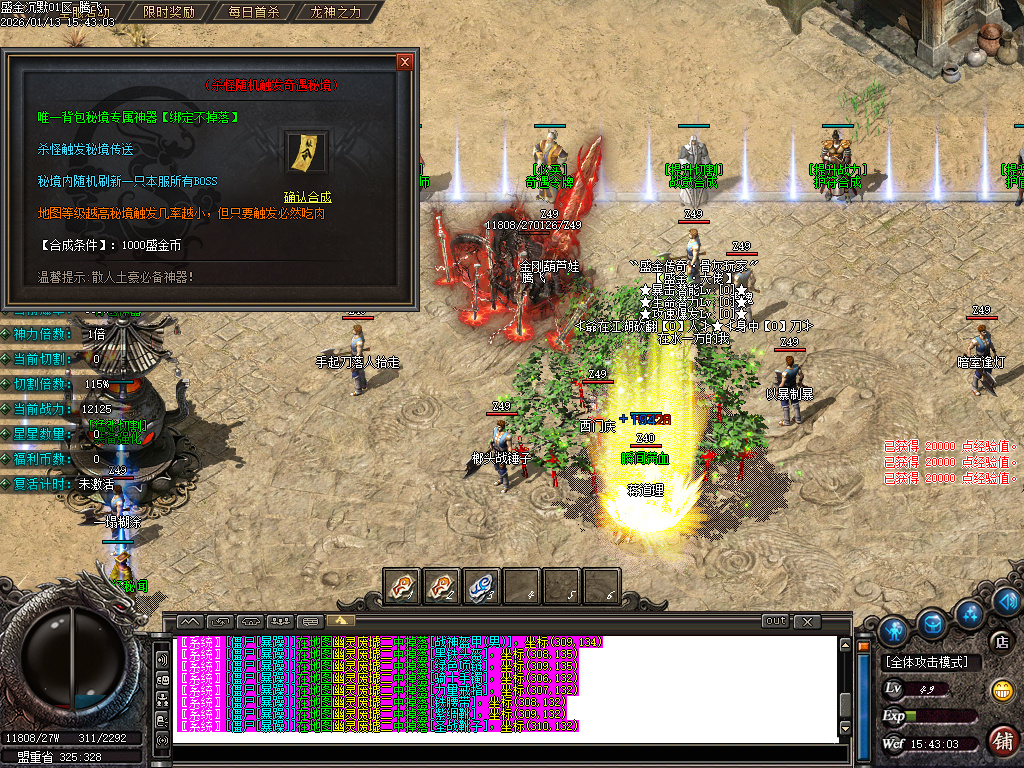
Task: Click the chat panel 'out' button
Action: click(x=775, y=621)
